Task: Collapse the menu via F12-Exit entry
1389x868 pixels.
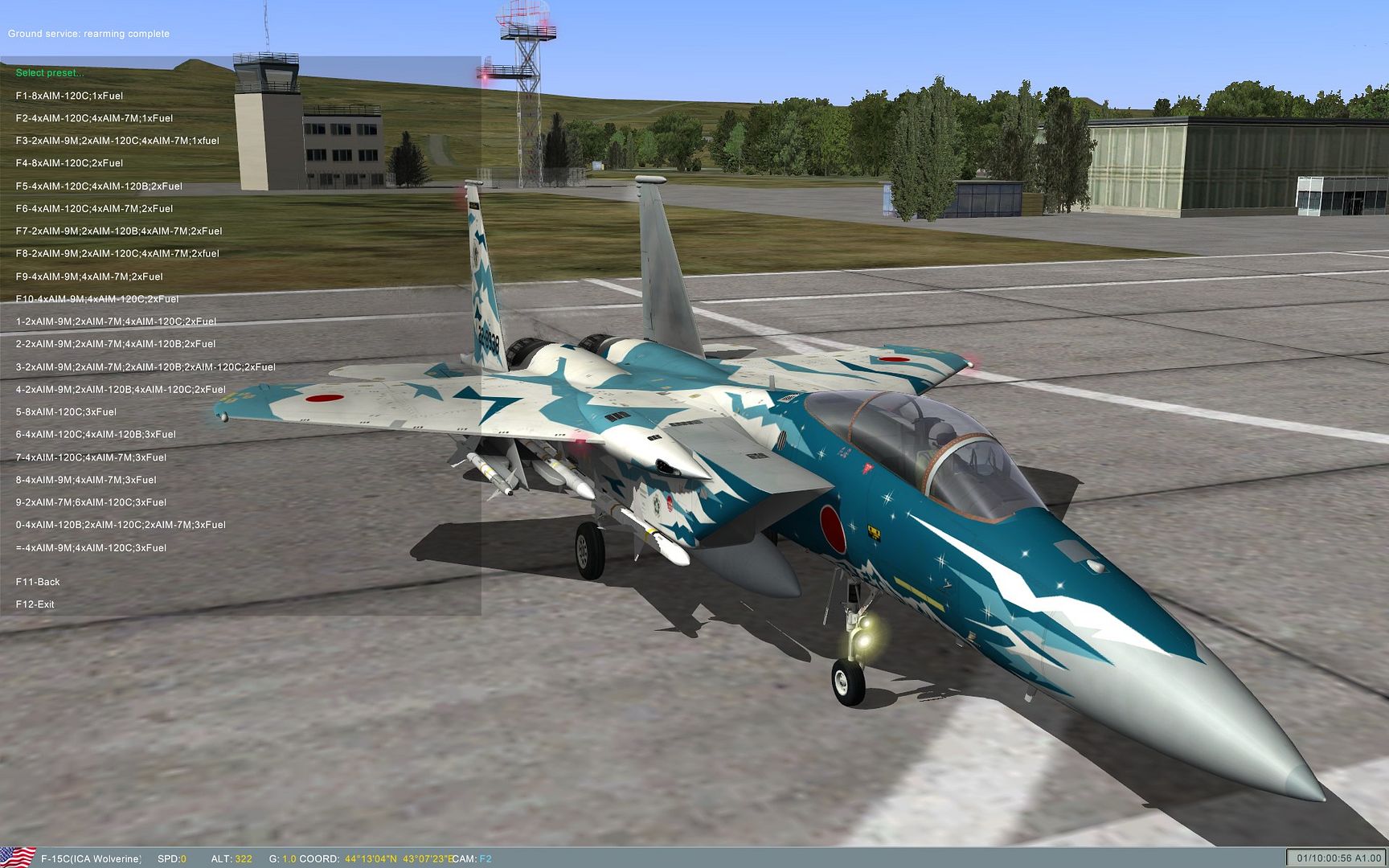Action: pos(37,604)
